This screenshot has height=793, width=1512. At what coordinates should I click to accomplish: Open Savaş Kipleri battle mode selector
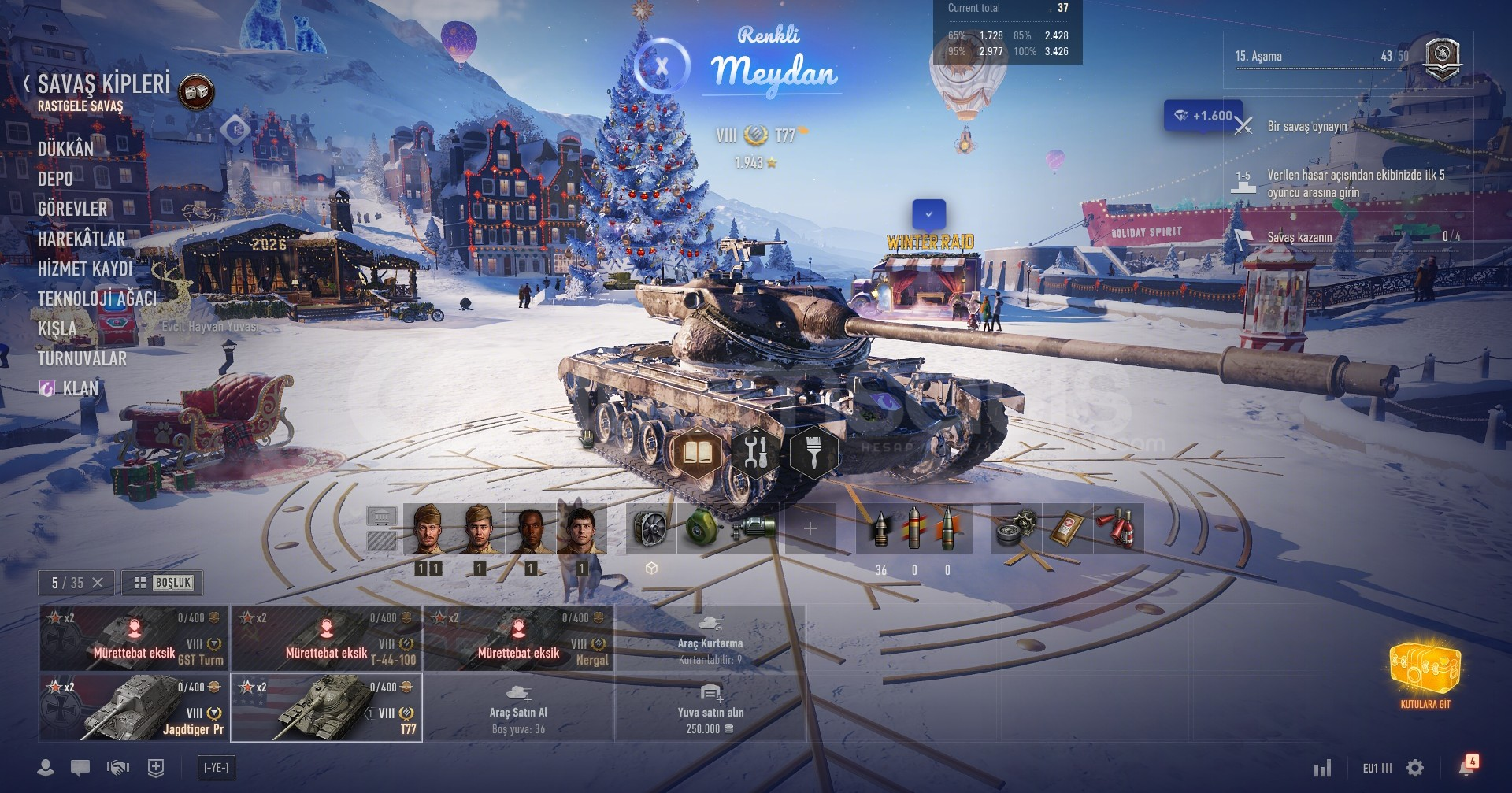click(103, 84)
